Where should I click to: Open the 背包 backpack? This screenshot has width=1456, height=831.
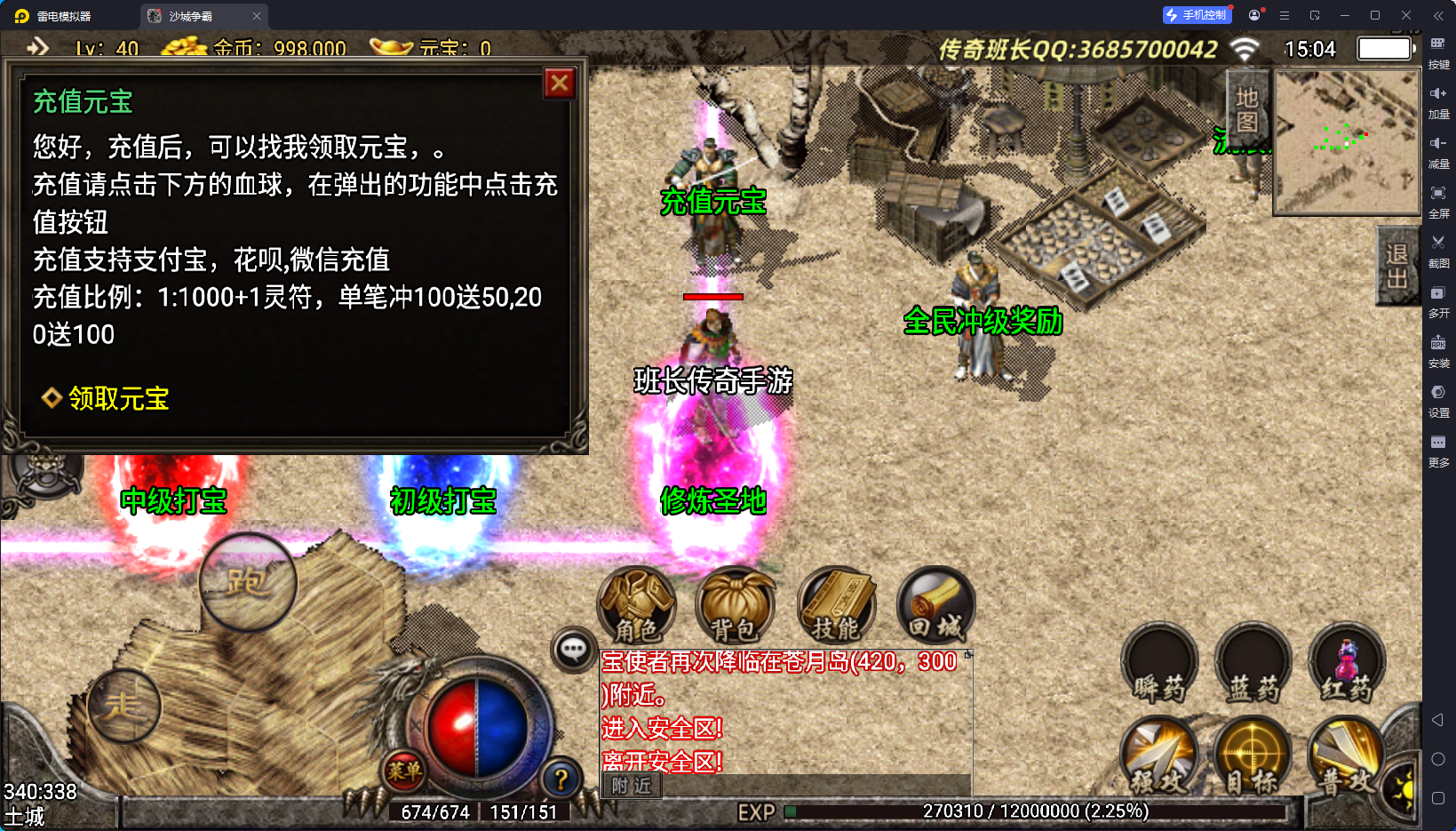point(735,606)
